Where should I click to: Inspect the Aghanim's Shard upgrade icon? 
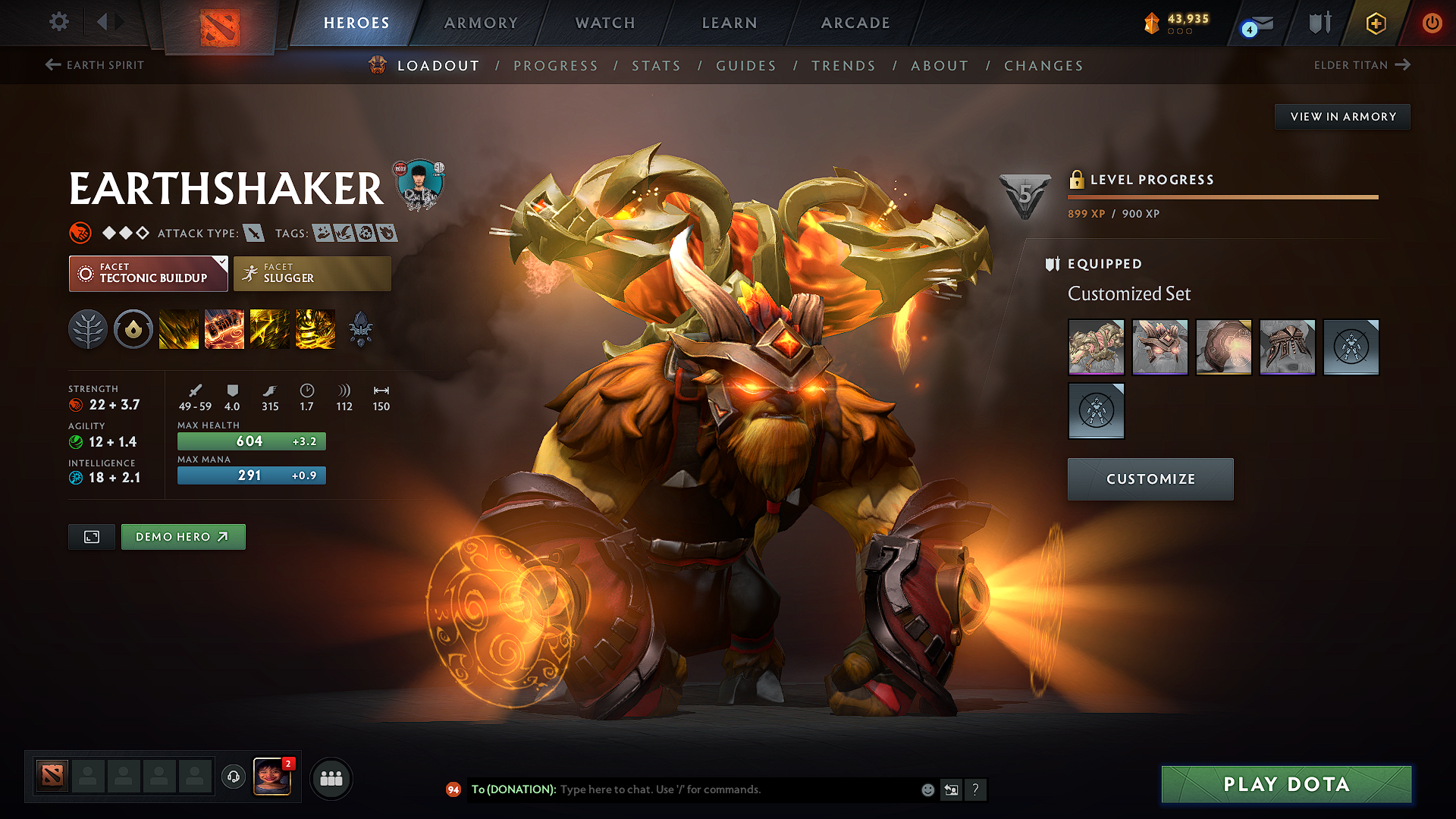coord(361,329)
